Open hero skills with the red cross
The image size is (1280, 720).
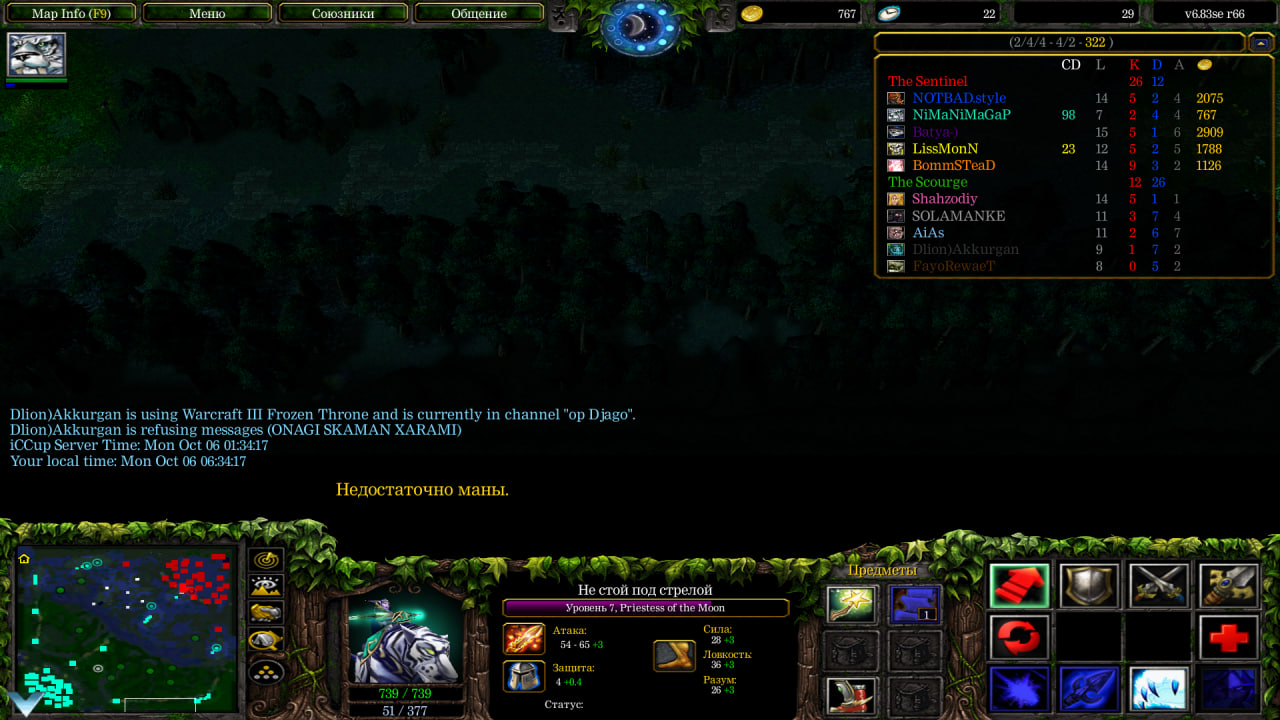pos(1228,638)
